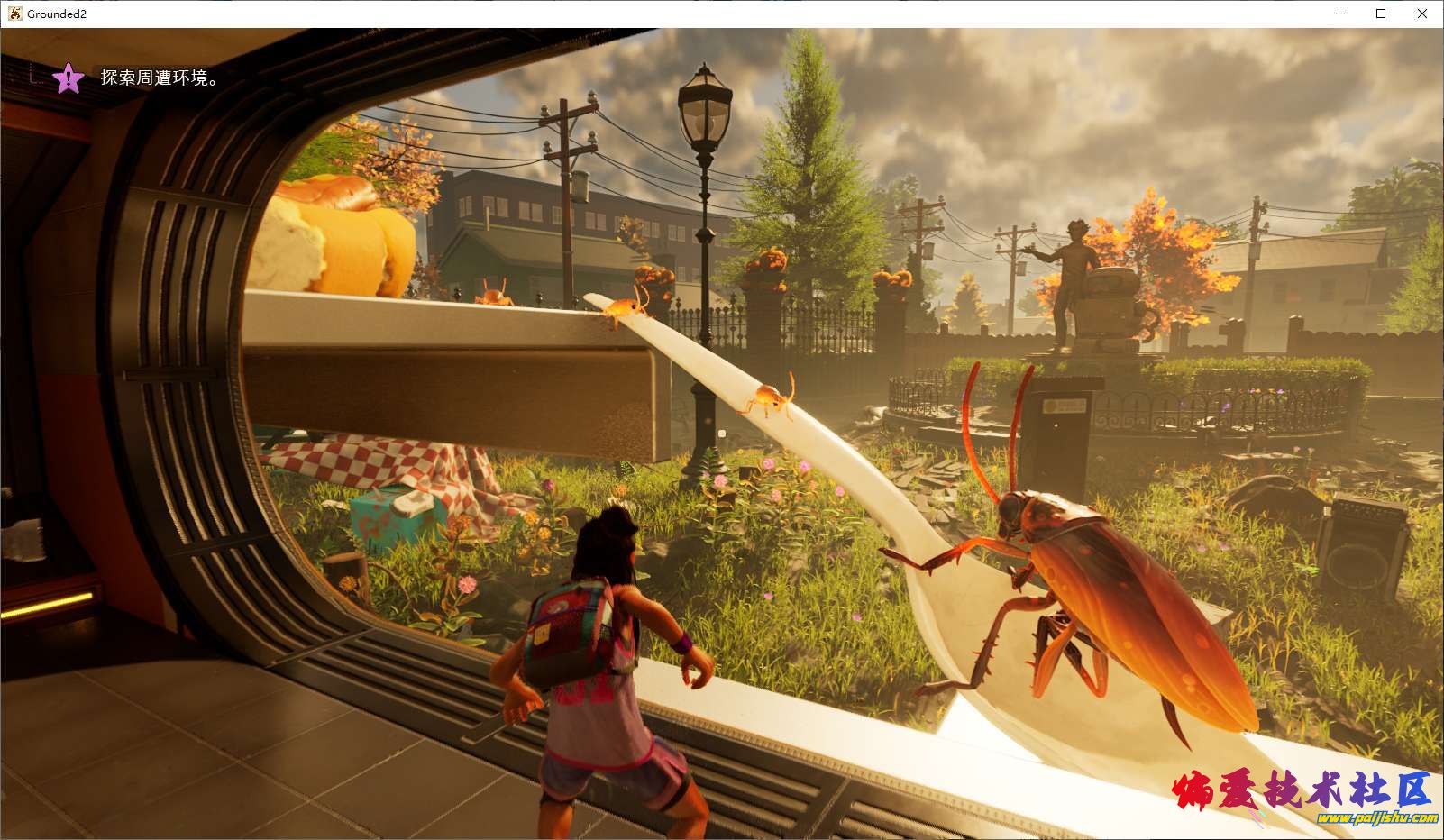This screenshot has width=1444, height=840.
Task: Click the purple star quest objective icon
Action: 69,78
